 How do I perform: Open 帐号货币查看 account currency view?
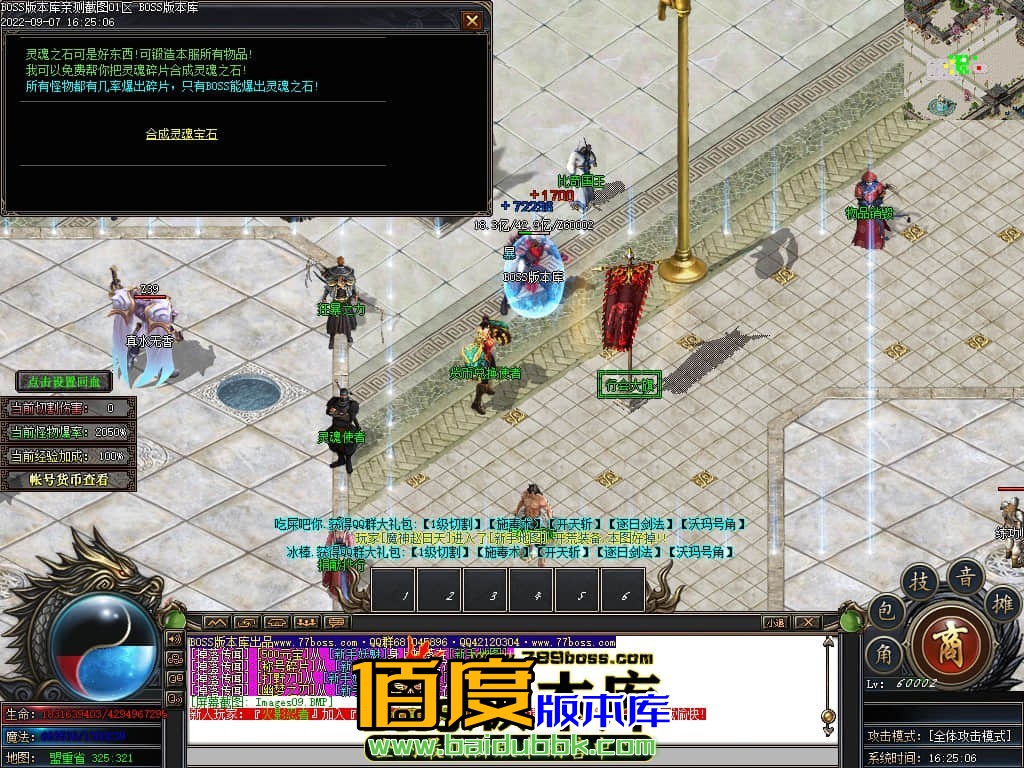pos(68,480)
